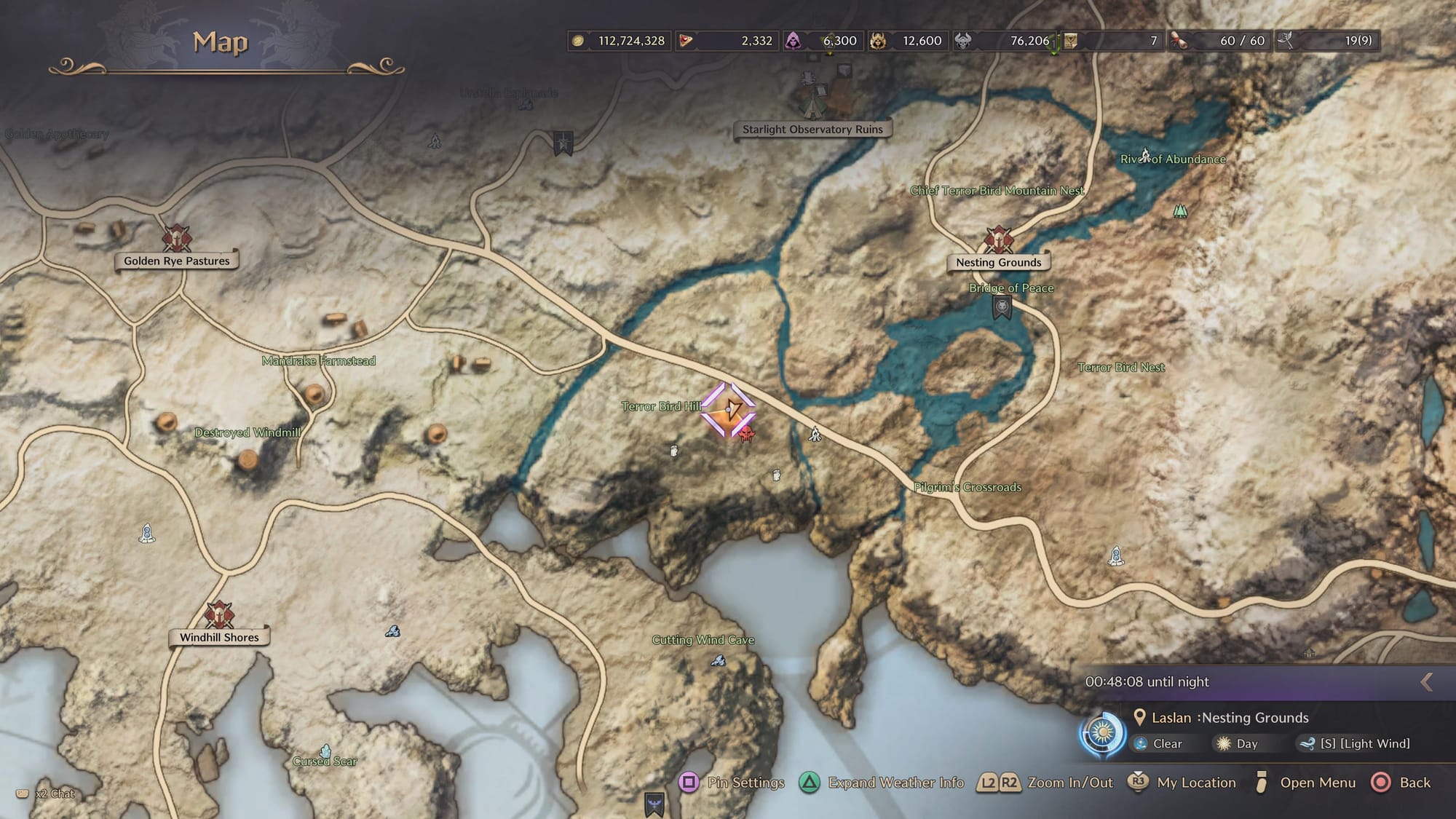Image resolution: width=1456 pixels, height=819 pixels.
Task: Select the Terror Bird Hill player cursor
Action: click(728, 411)
